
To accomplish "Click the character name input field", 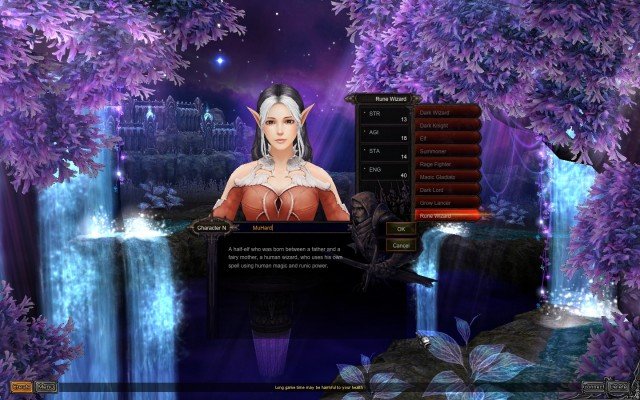I will [x=302, y=228].
